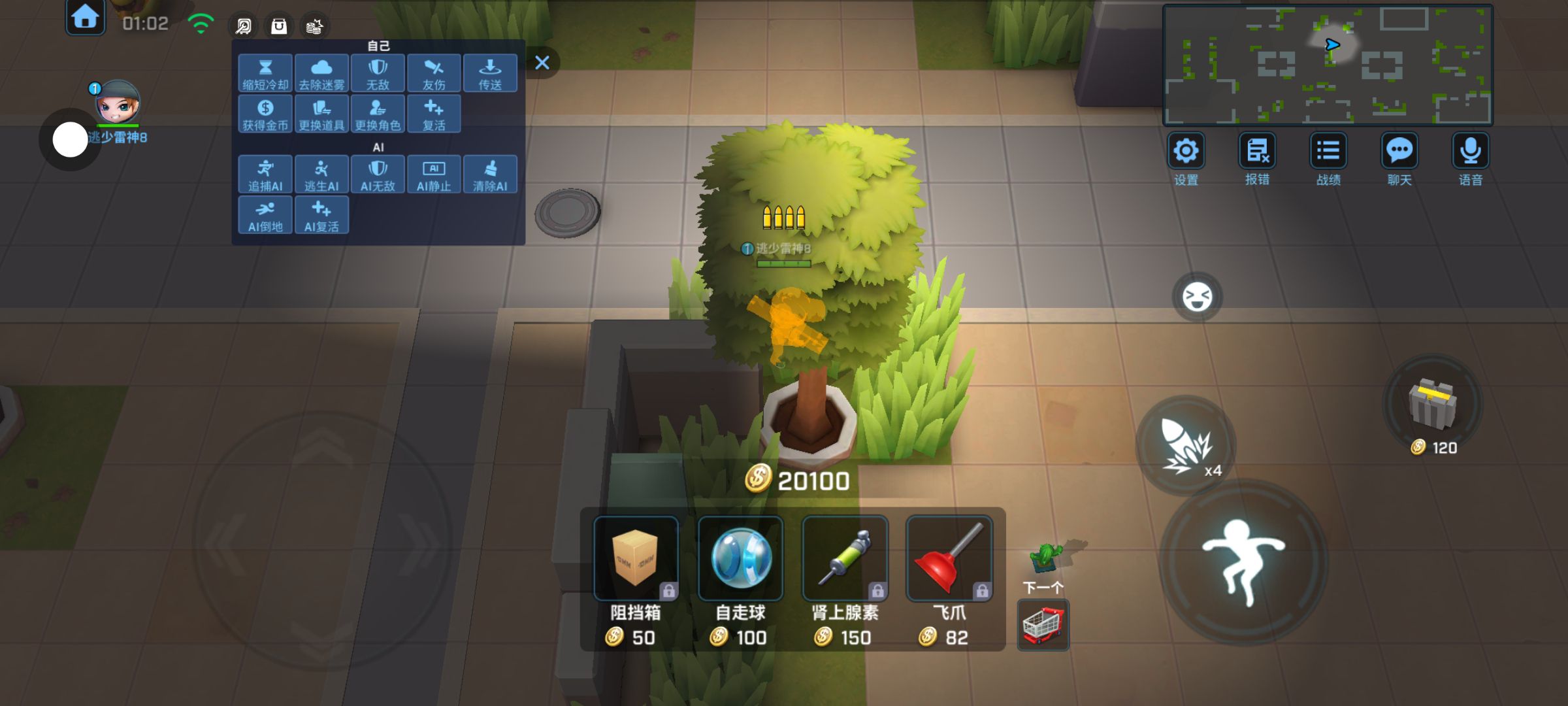Tap the jump action button
This screenshot has width=1568, height=706.
[x=1243, y=562]
